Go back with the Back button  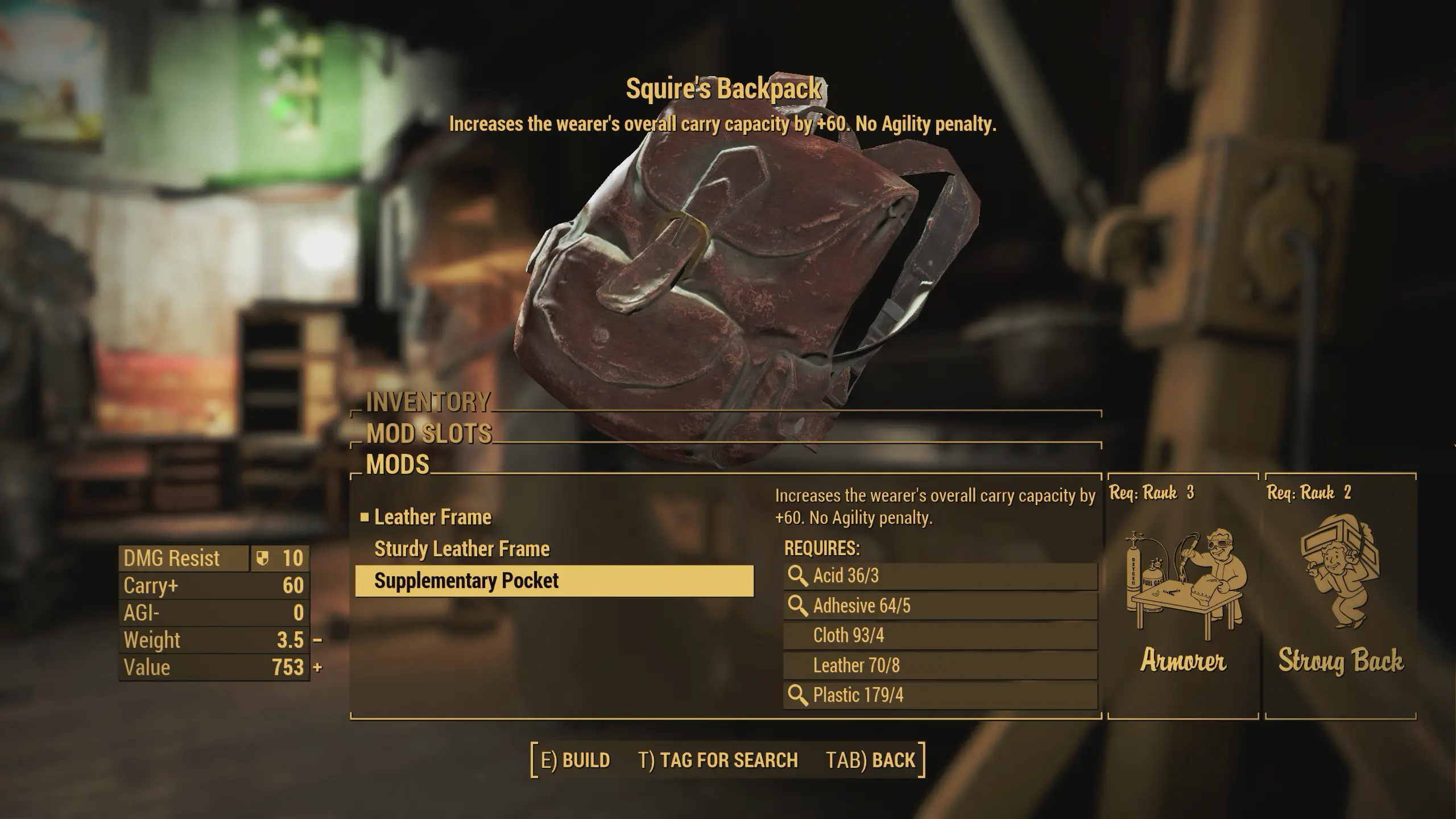[x=871, y=760]
